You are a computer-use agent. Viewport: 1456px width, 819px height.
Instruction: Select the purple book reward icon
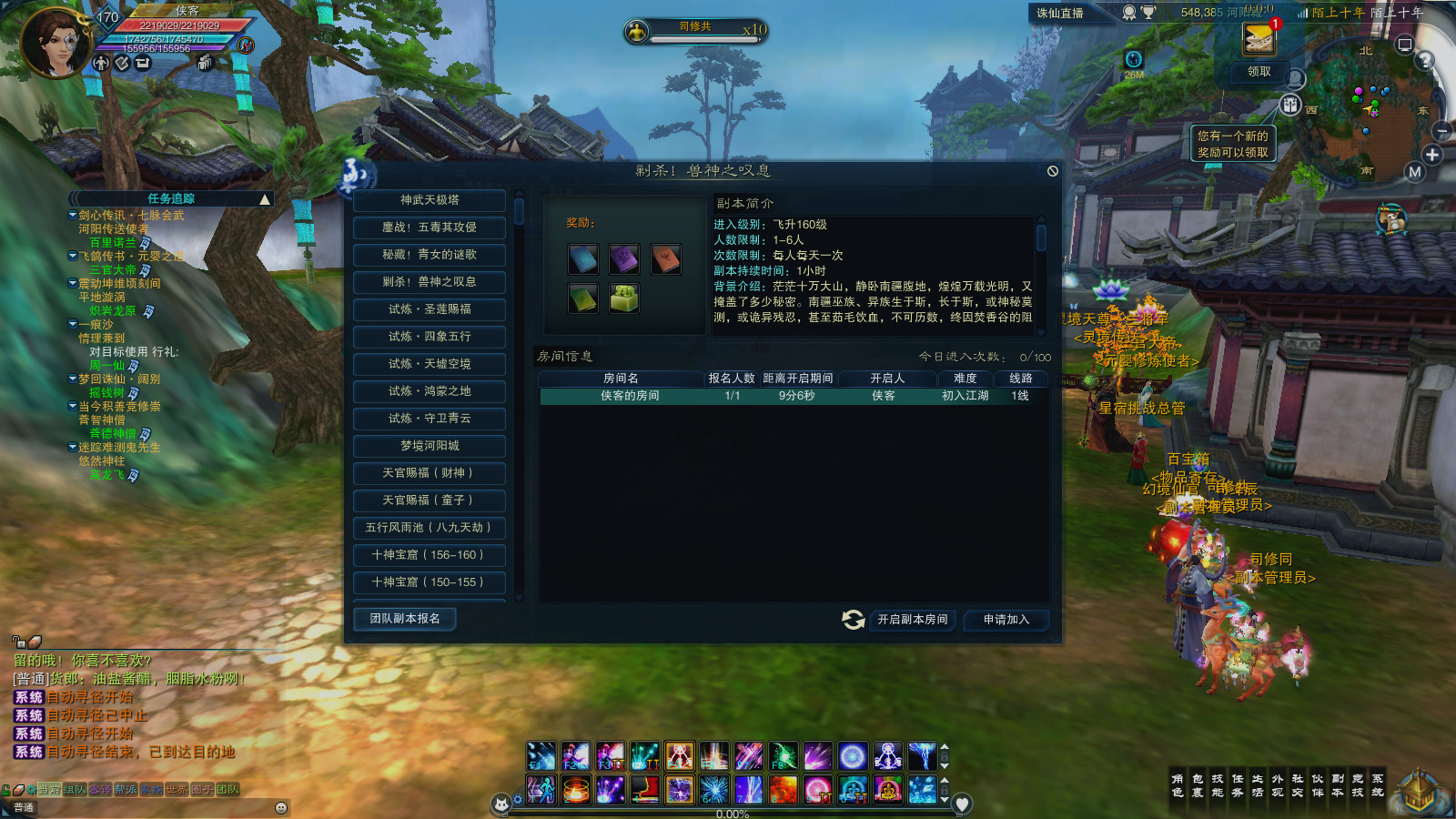pyautogui.click(x=624, y=259)
